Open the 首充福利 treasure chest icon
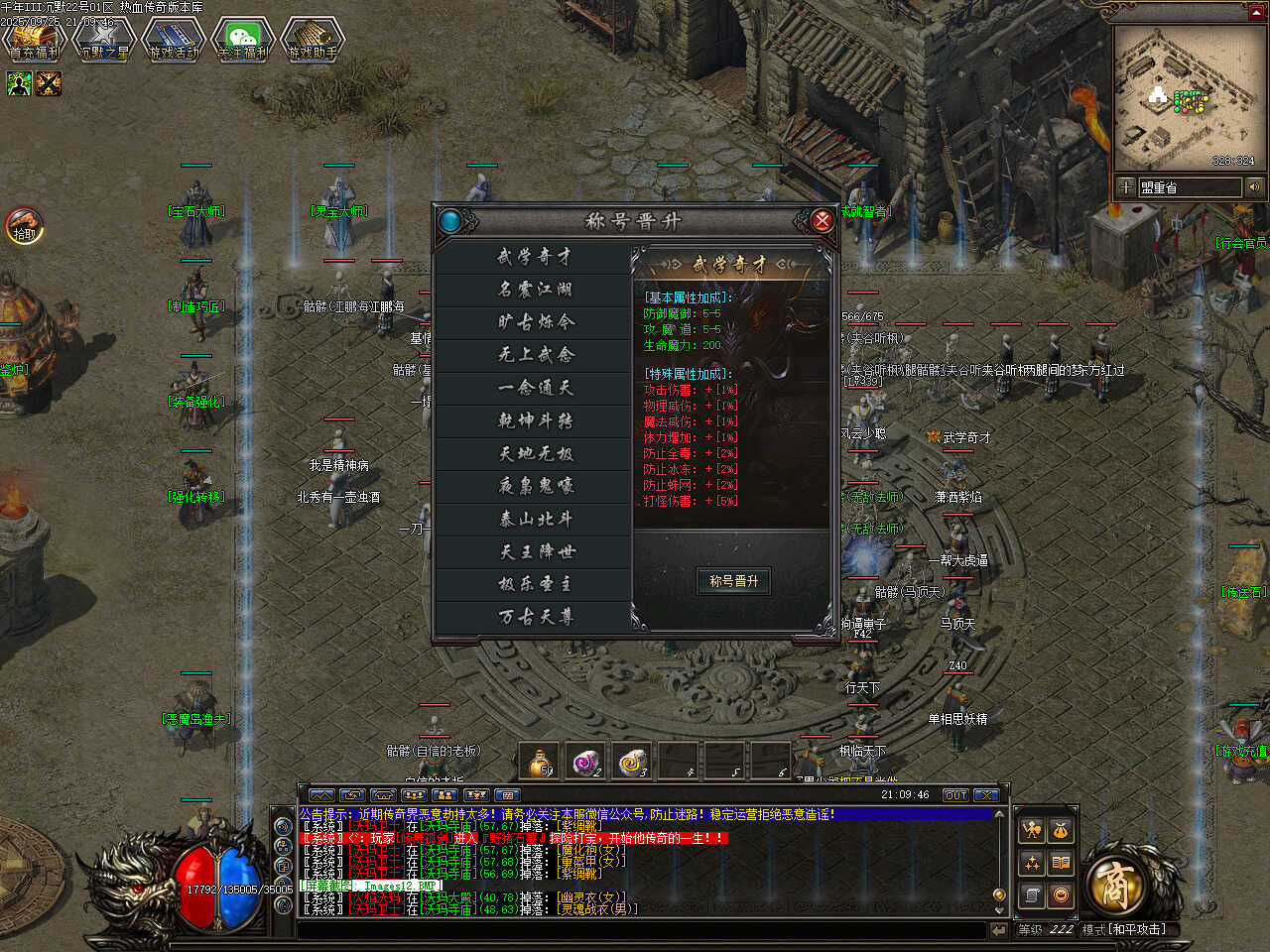Image resolution: width=1270 pixels, height=952 pixels. pyautogui.click(x=35, y=40)
